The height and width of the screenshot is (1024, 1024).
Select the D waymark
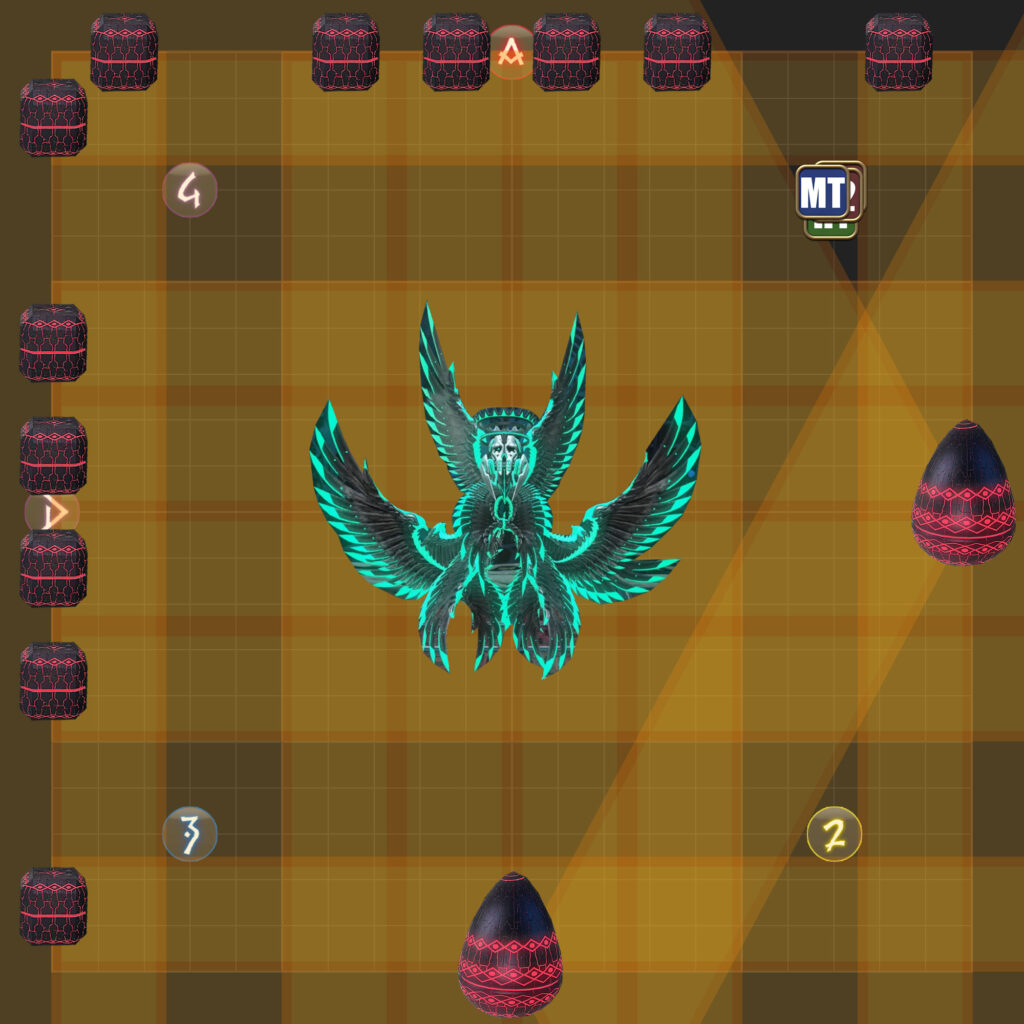click(x=53, y=512)
